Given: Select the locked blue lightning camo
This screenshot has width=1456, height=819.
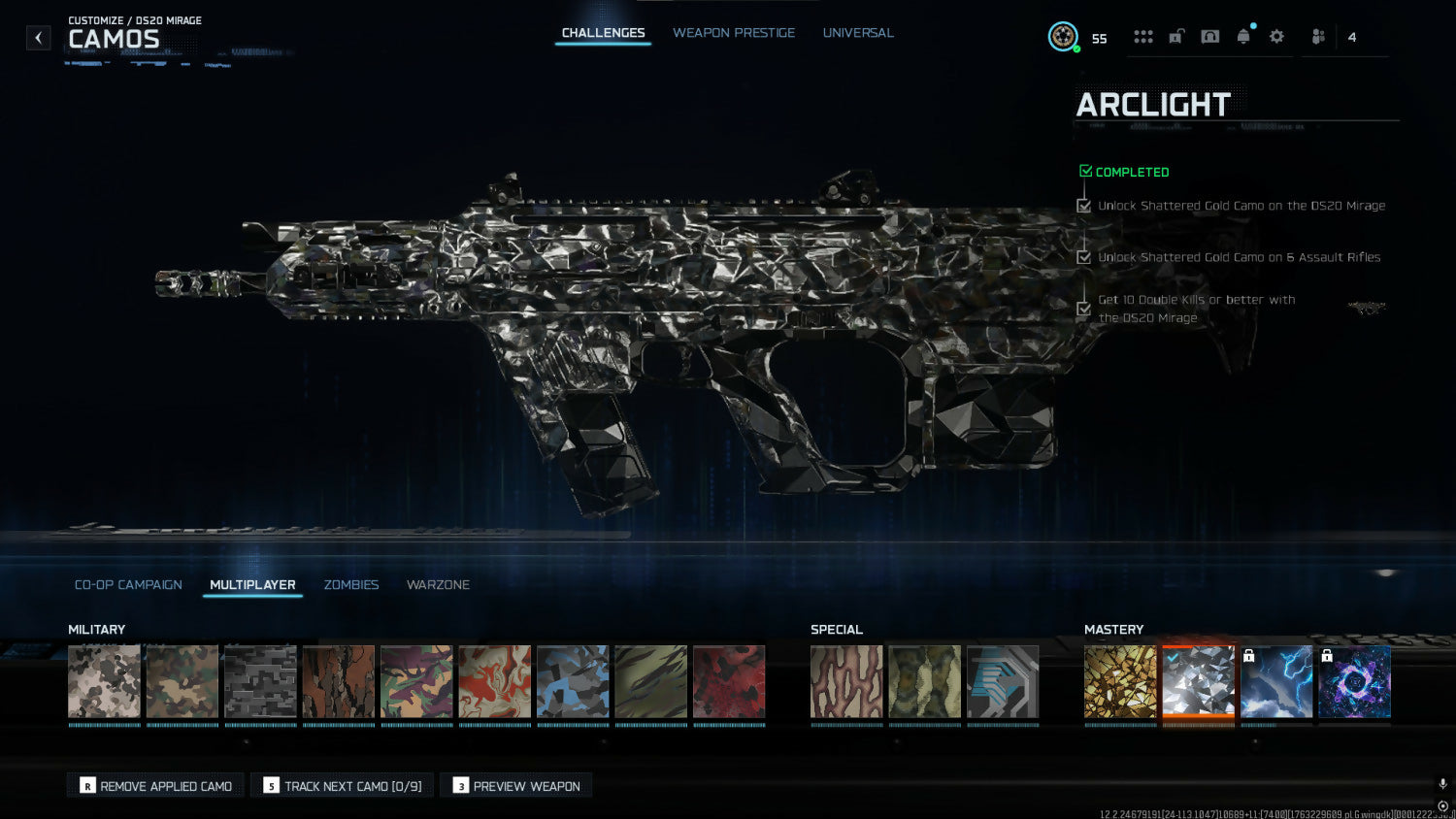Looking at the screenshot, I should 1276,682.
